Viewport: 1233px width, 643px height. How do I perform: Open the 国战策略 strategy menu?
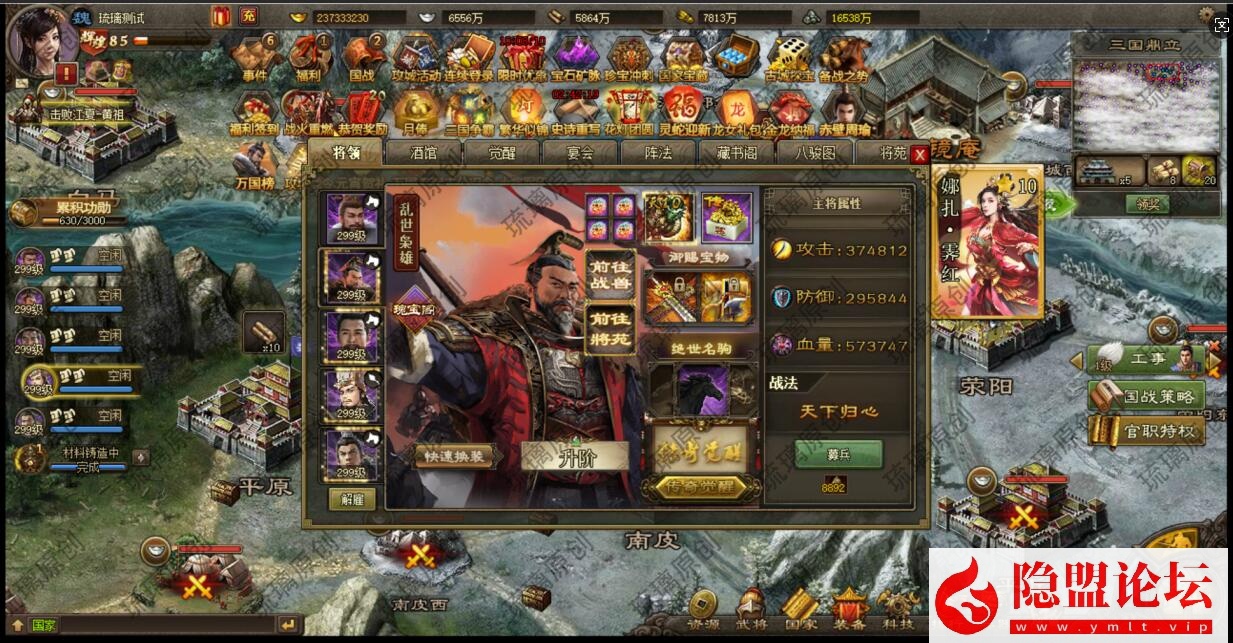tap(1147, 396)
